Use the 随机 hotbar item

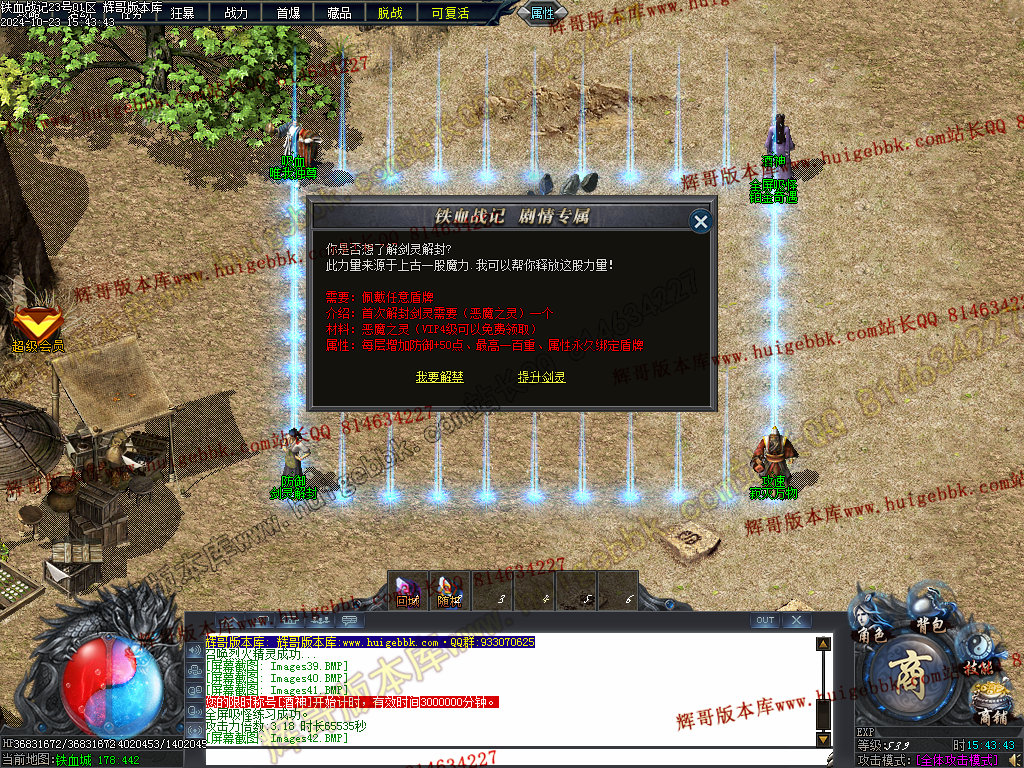[x=450, y=591]
